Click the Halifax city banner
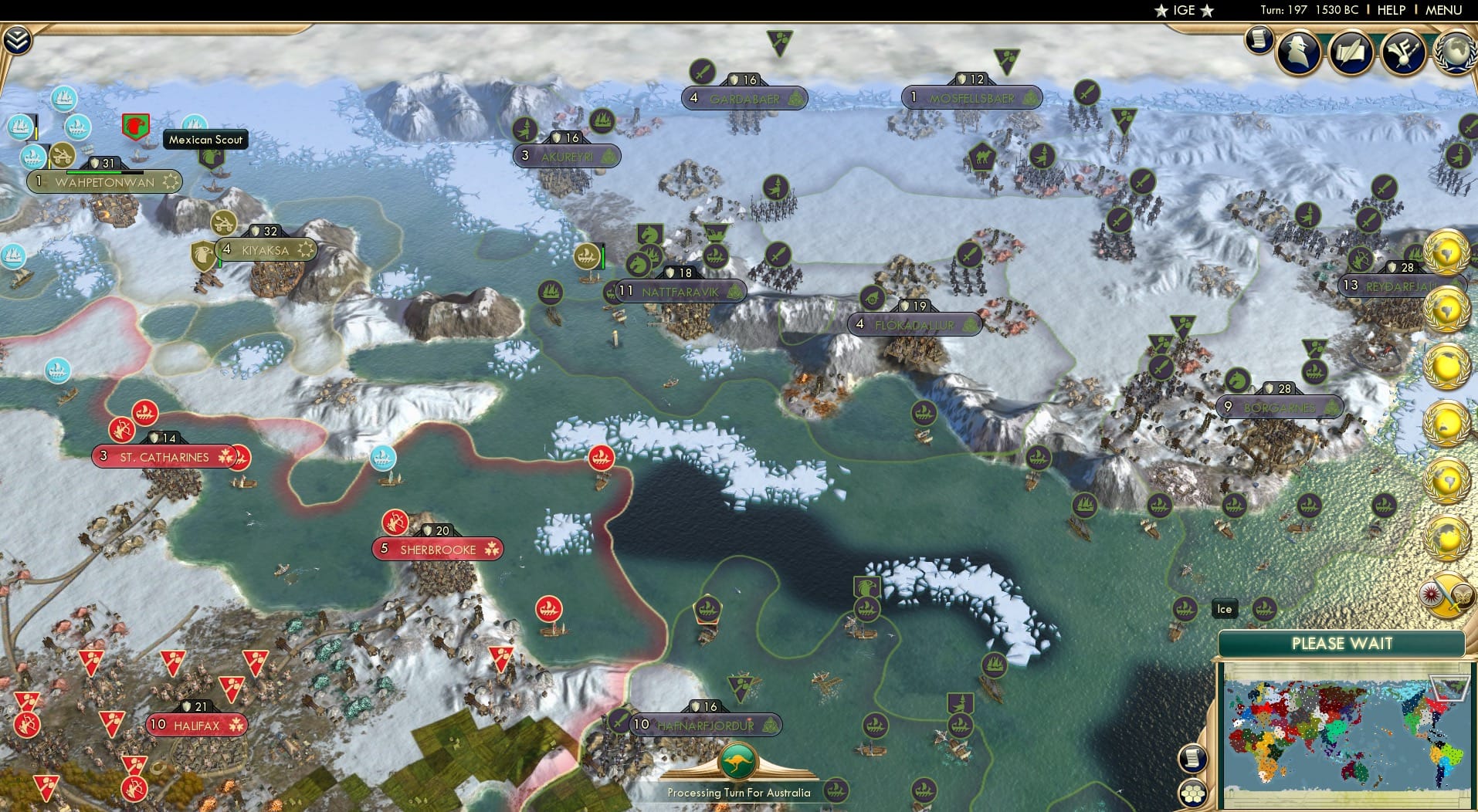The height and width of the screenshot is (812, 1478). [x=198, y=724]
